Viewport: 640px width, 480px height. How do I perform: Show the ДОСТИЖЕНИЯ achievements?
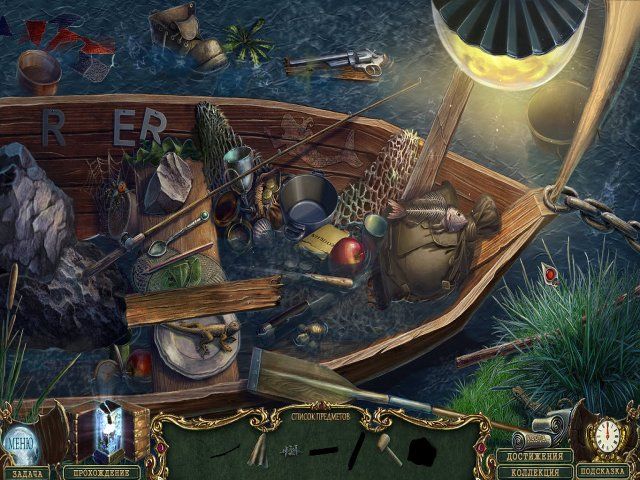pyautogui.click(x=535, y=456)
